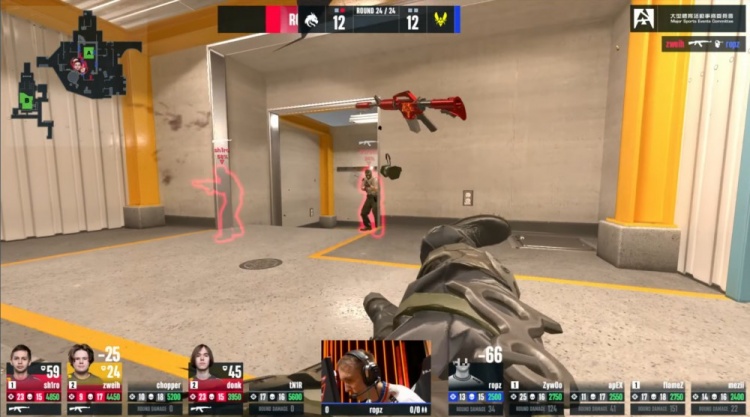750x417 pixels.
Task: Select donk's player card
Action: [216, 383]
